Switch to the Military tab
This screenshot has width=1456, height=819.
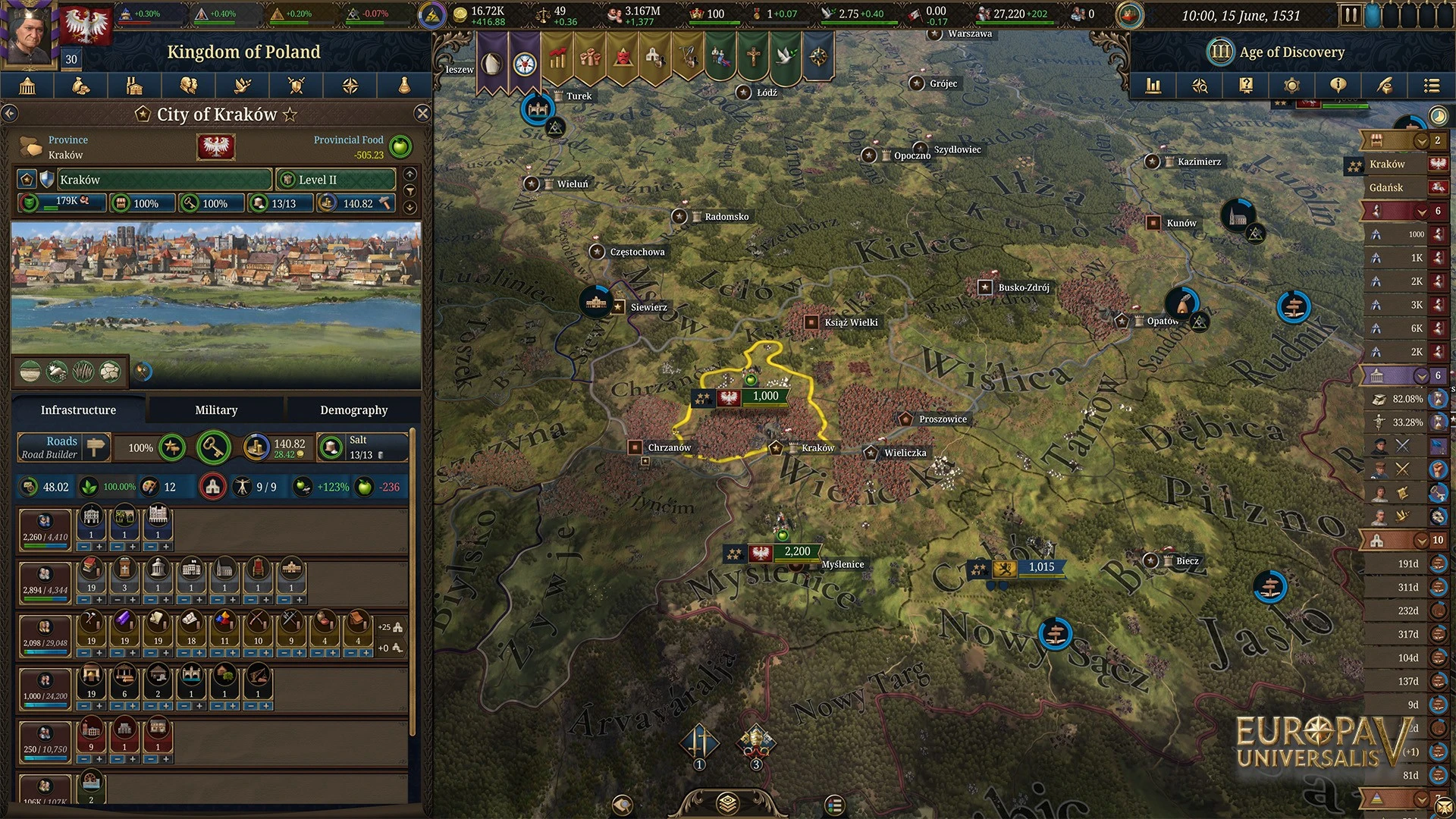[x=216, y=409]
